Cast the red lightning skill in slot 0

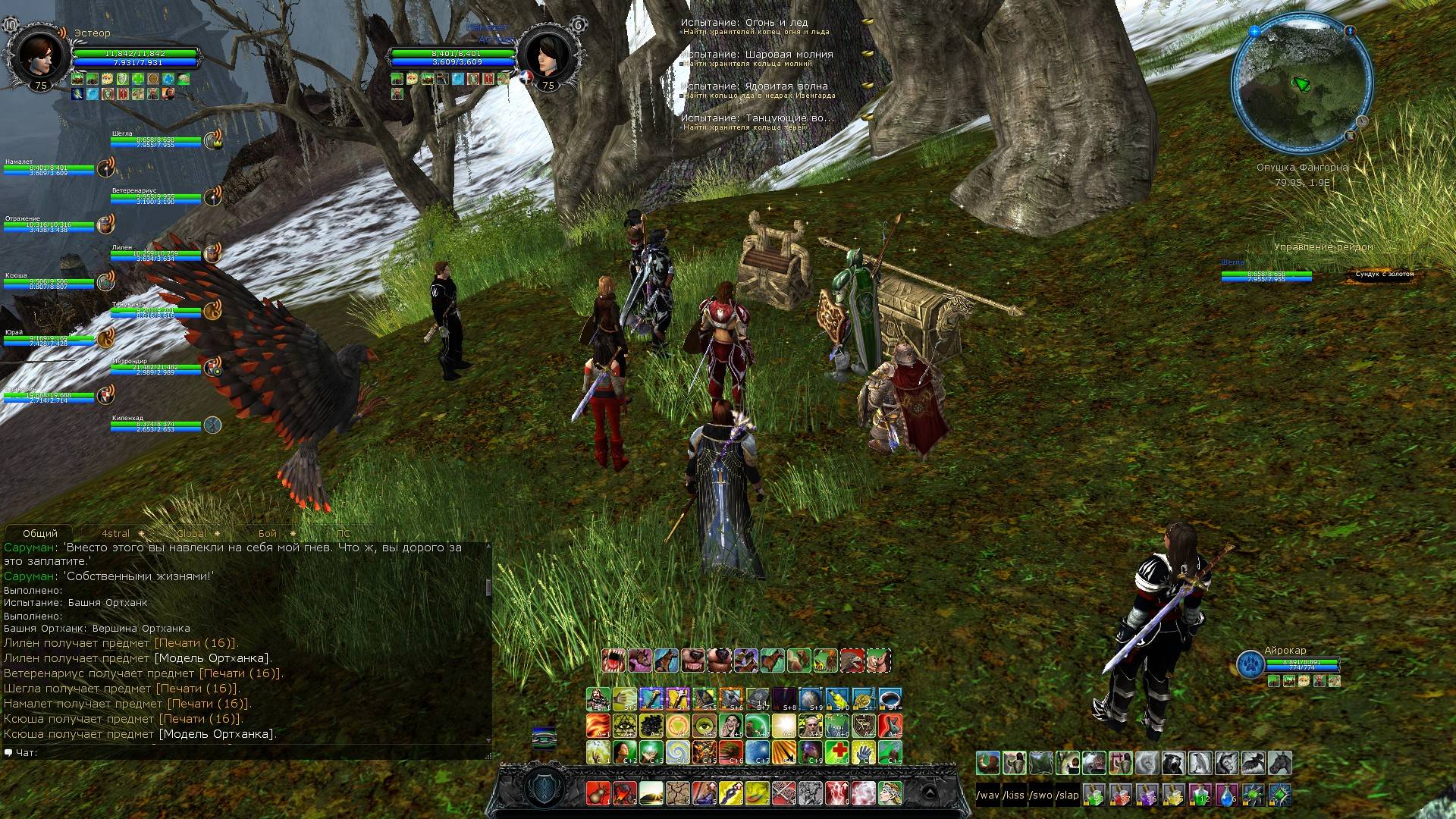837,793
